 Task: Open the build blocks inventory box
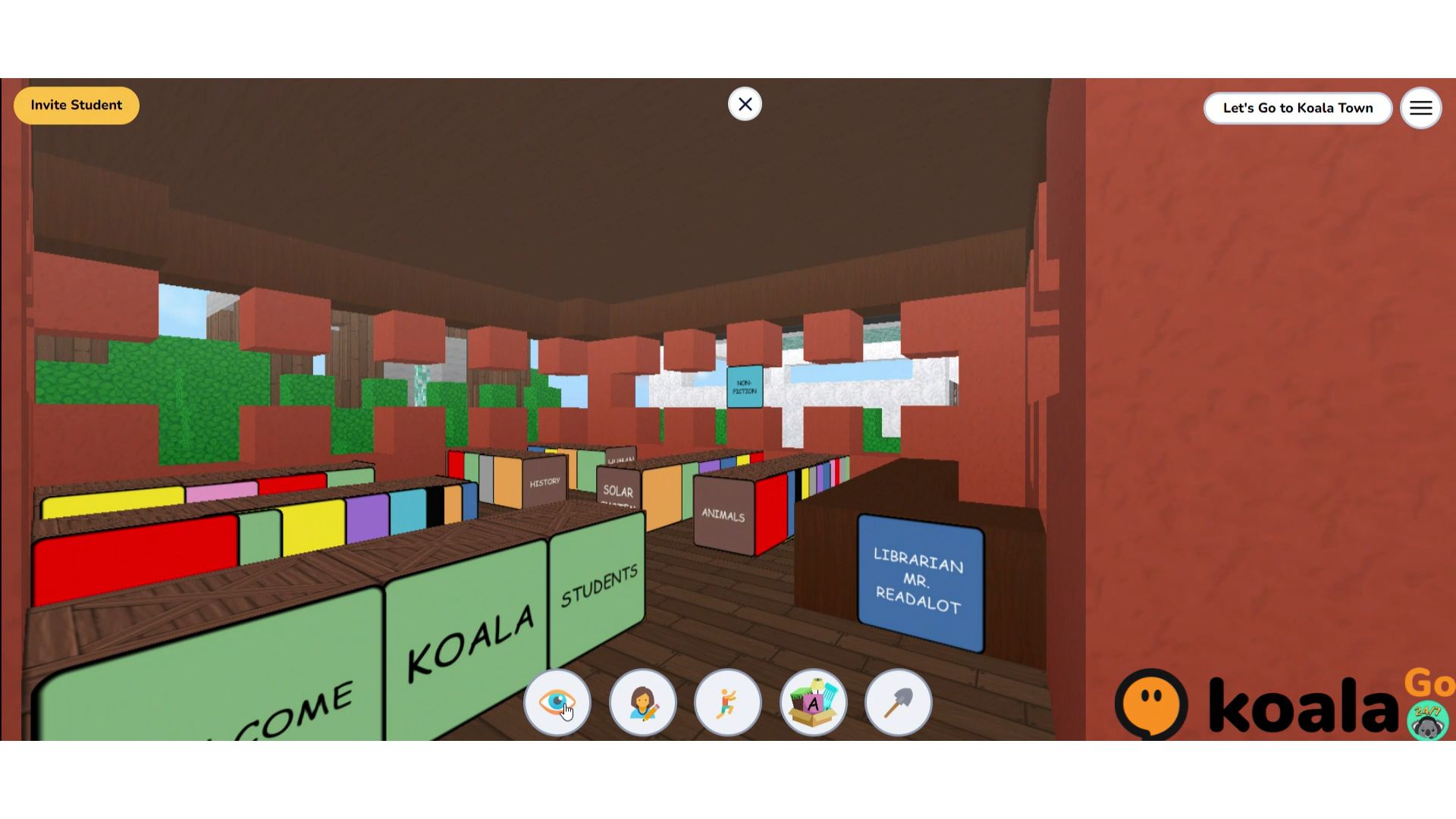(x=813, y=703)
